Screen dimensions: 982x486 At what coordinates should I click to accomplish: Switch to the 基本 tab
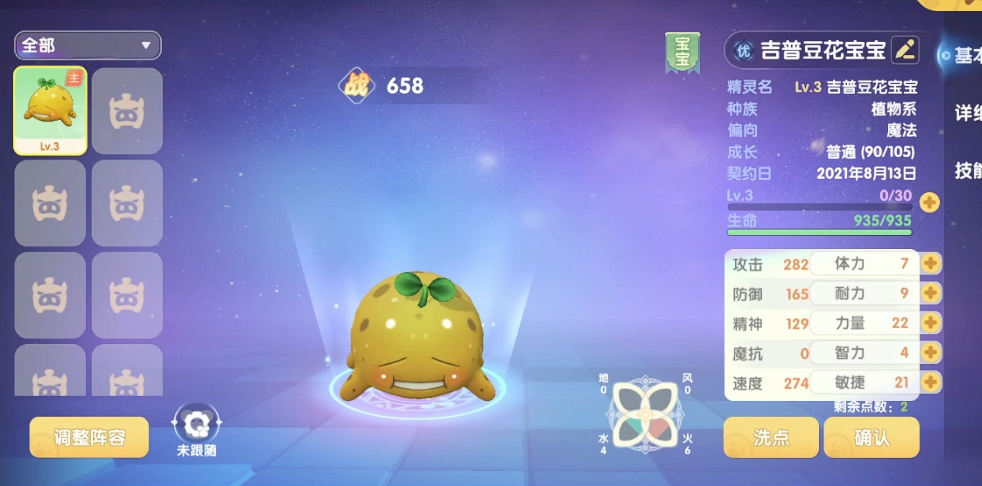[x=966, y=55]
